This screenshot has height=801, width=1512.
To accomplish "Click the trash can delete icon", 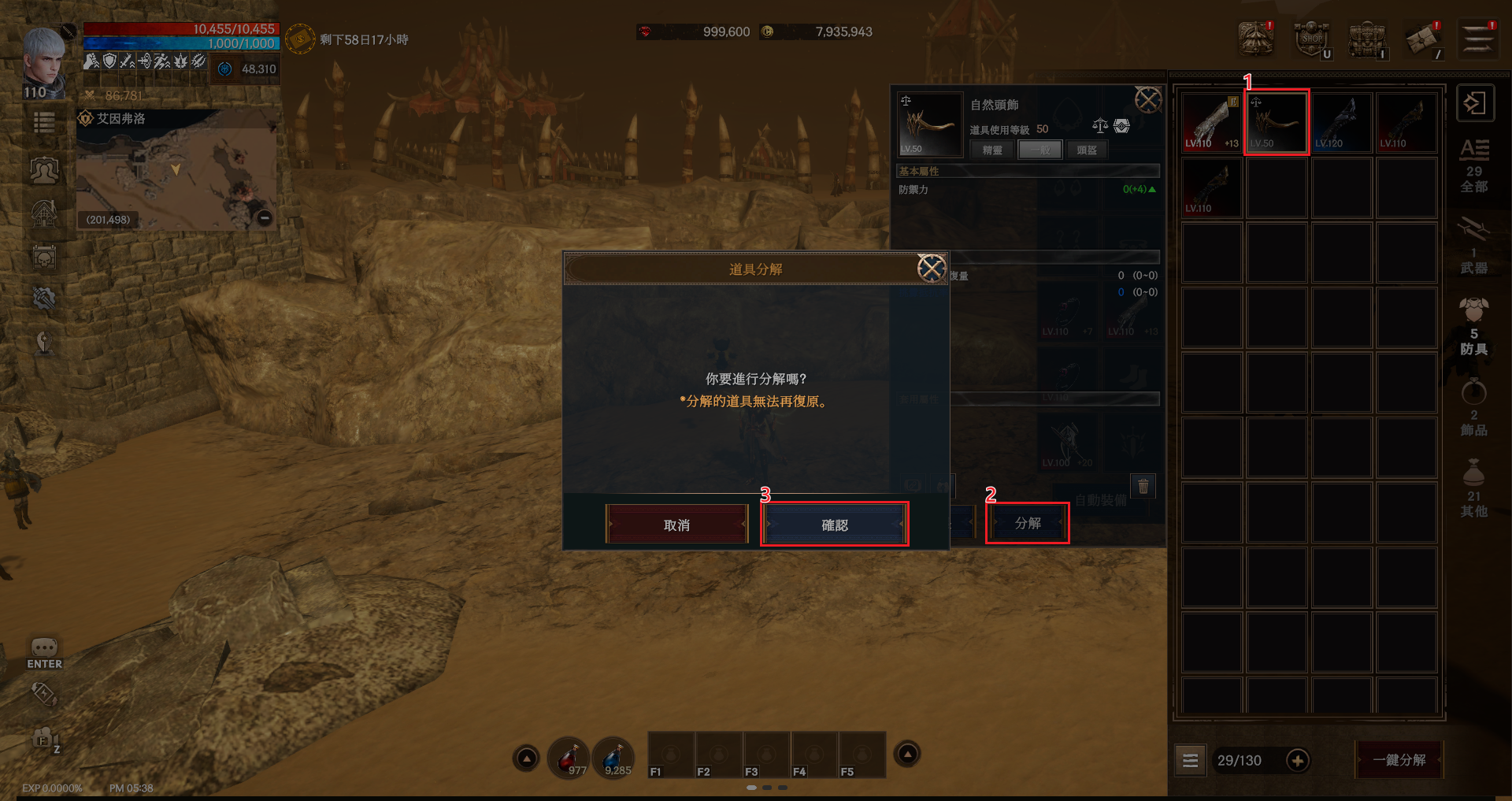I will pyautogui.click(x=1143, y=485).
